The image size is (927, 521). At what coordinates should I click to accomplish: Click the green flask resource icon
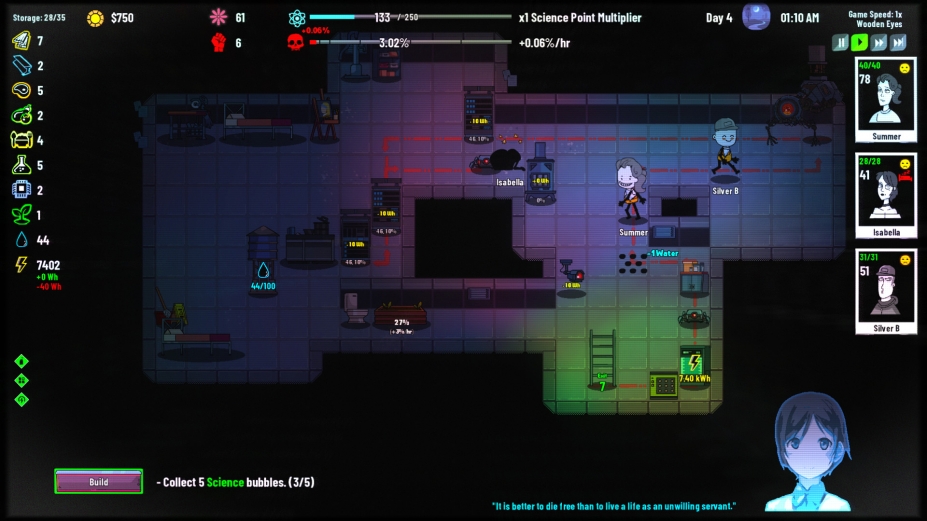21,165
